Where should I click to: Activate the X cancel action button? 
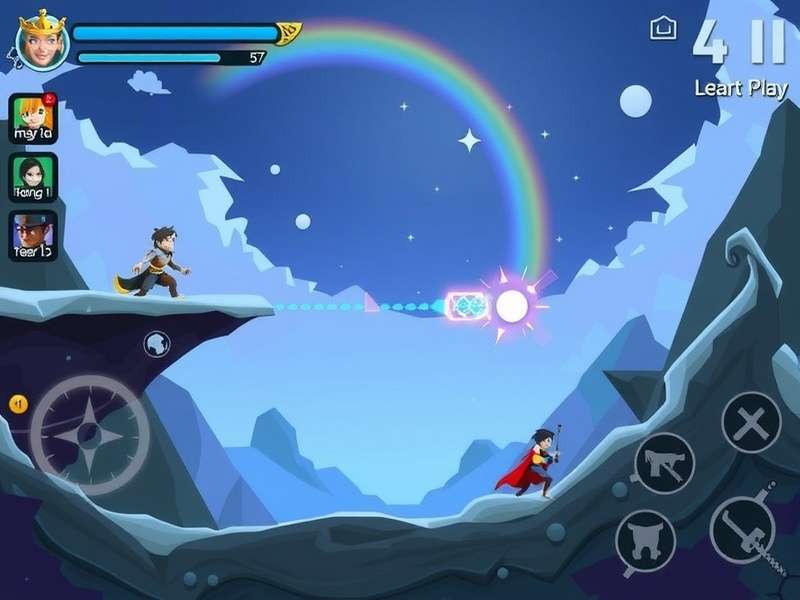tap(751, 422)
